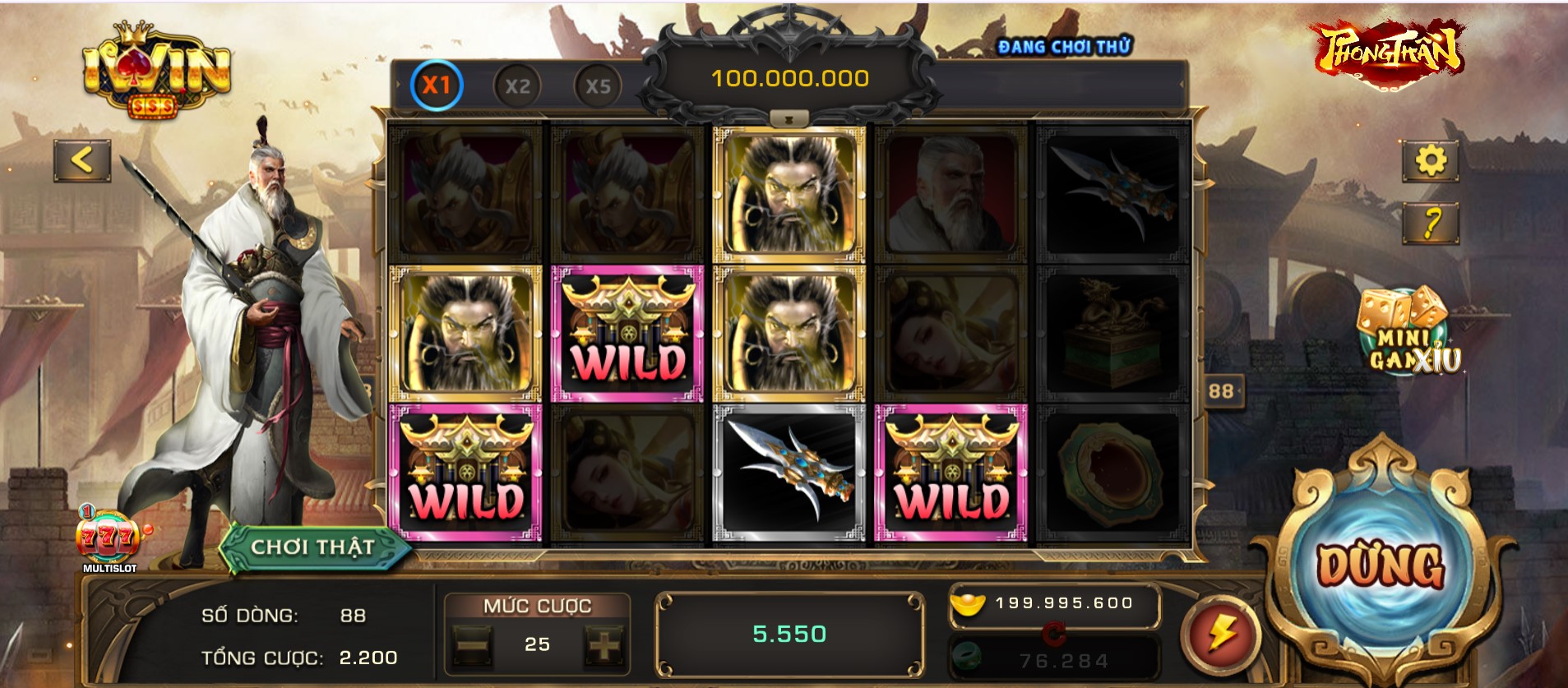This screenshot has height=688, width=1568.
Task: Stop the spin with the DỪNG button
Action: point(1380,566)
